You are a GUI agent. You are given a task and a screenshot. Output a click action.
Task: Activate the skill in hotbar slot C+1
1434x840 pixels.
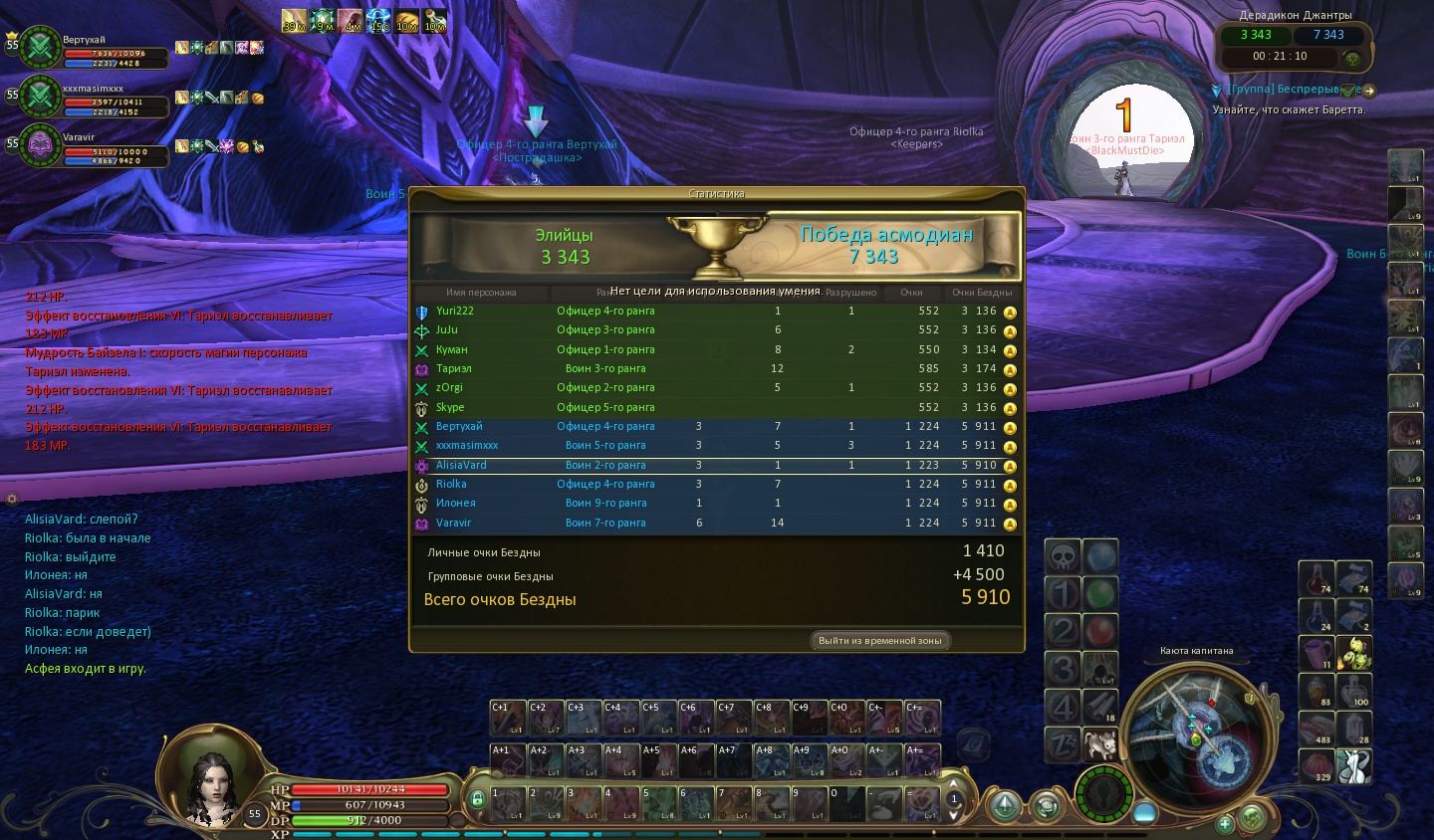click(x=508, y=718)
